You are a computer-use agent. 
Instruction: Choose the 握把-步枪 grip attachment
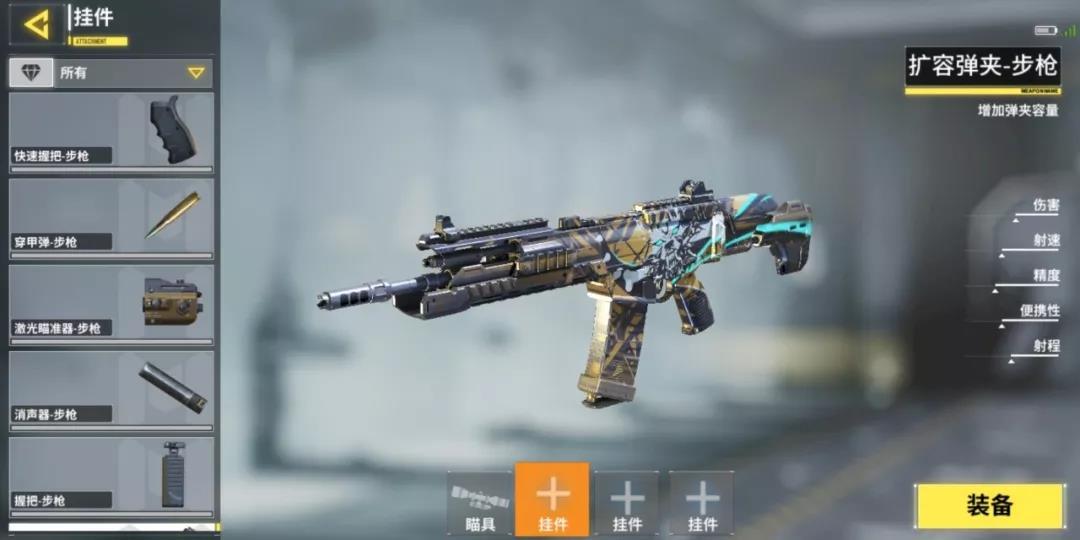point(111,475)
